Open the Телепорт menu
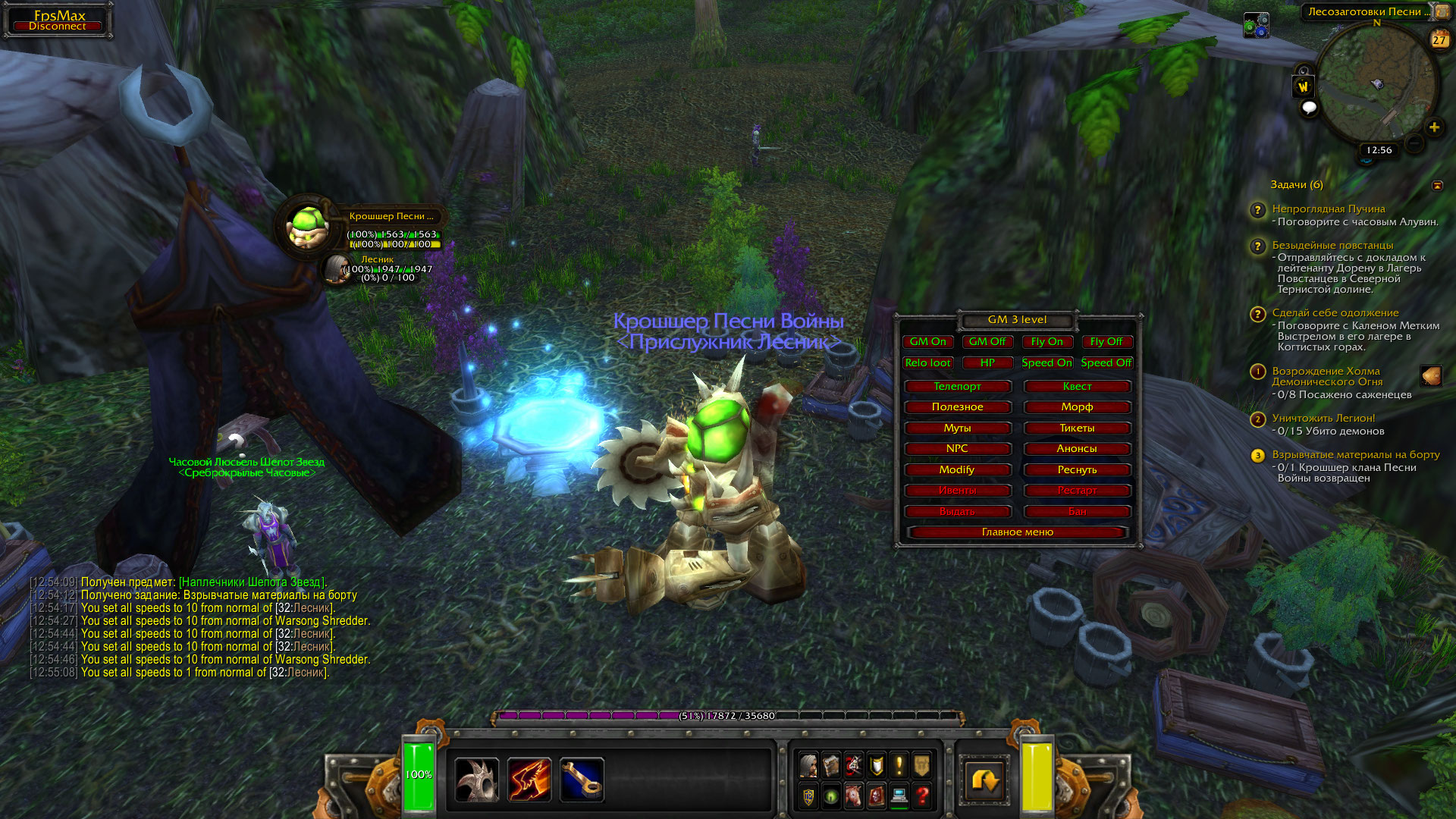Screen dimensions: 1456x819 point(957,387)
